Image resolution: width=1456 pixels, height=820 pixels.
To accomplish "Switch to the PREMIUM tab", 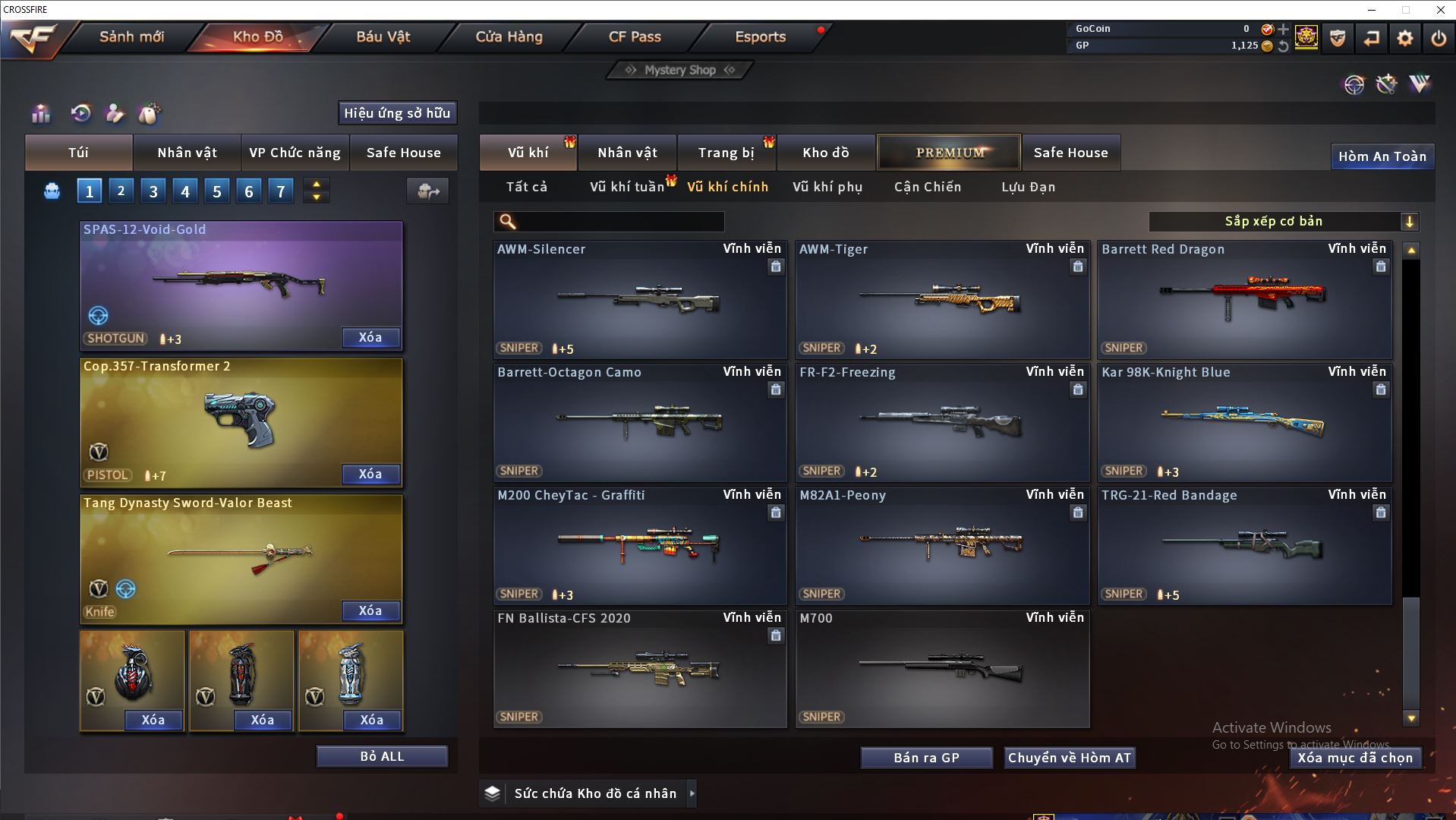I will pyautogui.click(x=949, y=153).
